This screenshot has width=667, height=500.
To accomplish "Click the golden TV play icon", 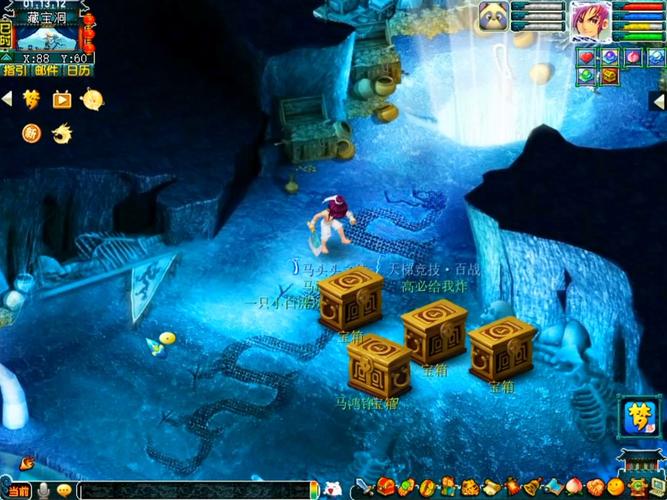I will 62,99.
